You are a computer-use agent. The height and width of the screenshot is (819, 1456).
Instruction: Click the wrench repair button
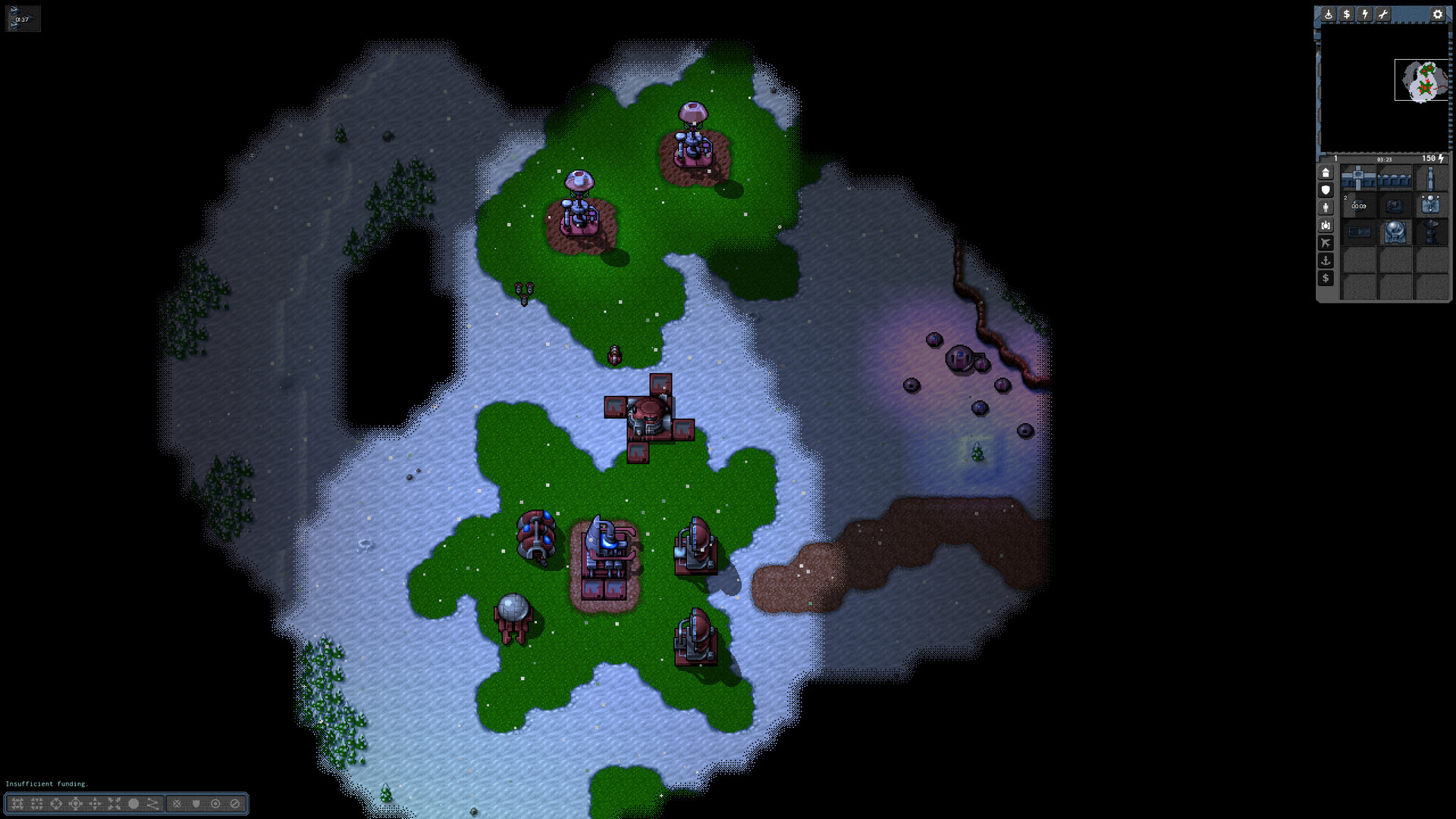(1383, 14)
